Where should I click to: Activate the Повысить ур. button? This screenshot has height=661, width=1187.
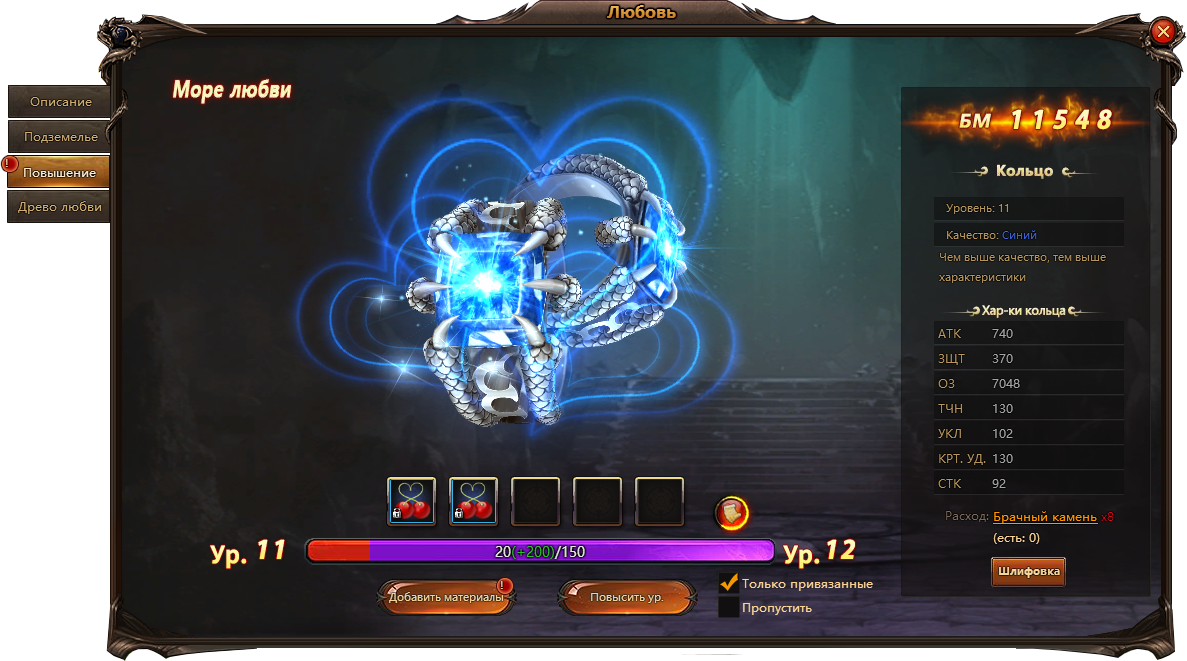pyautogui.click(x=626, y=597)
